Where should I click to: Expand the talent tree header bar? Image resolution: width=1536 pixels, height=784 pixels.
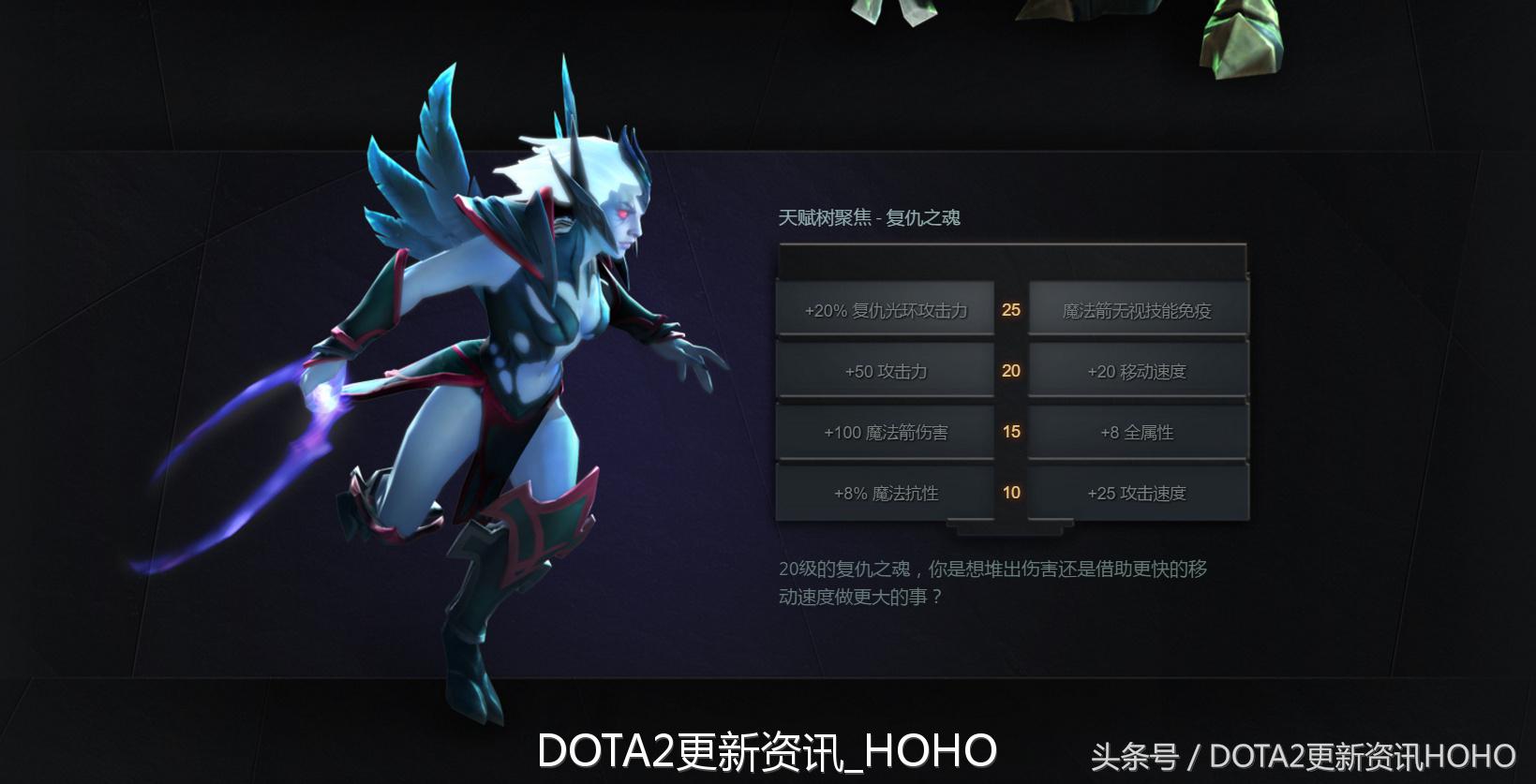pyautogui.click(x=1010, y=260)
